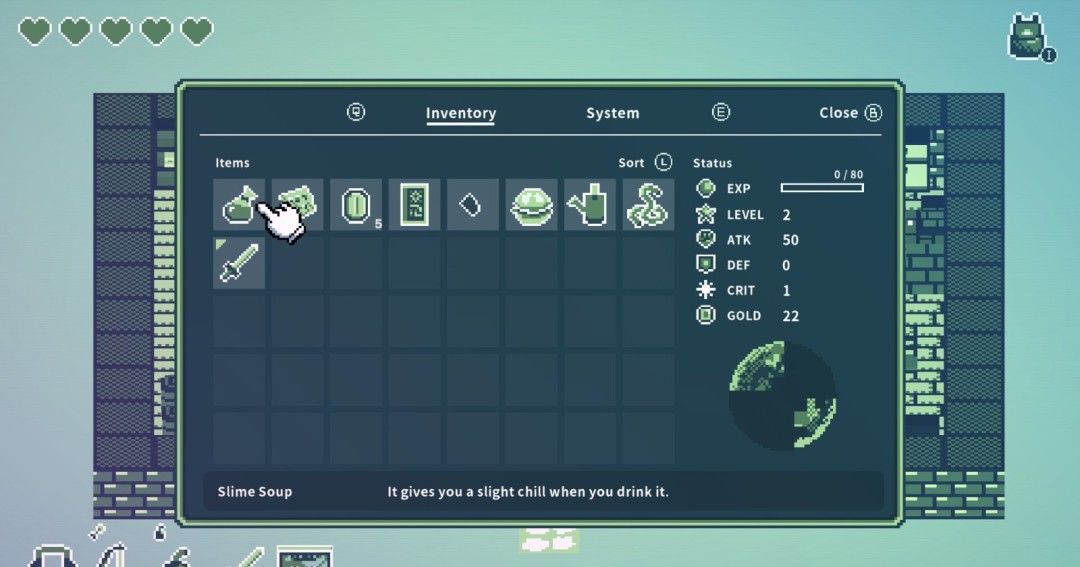This screenshot has width=1080, height=567.
Task: Select the green gem stack of five
Action: 357,205
